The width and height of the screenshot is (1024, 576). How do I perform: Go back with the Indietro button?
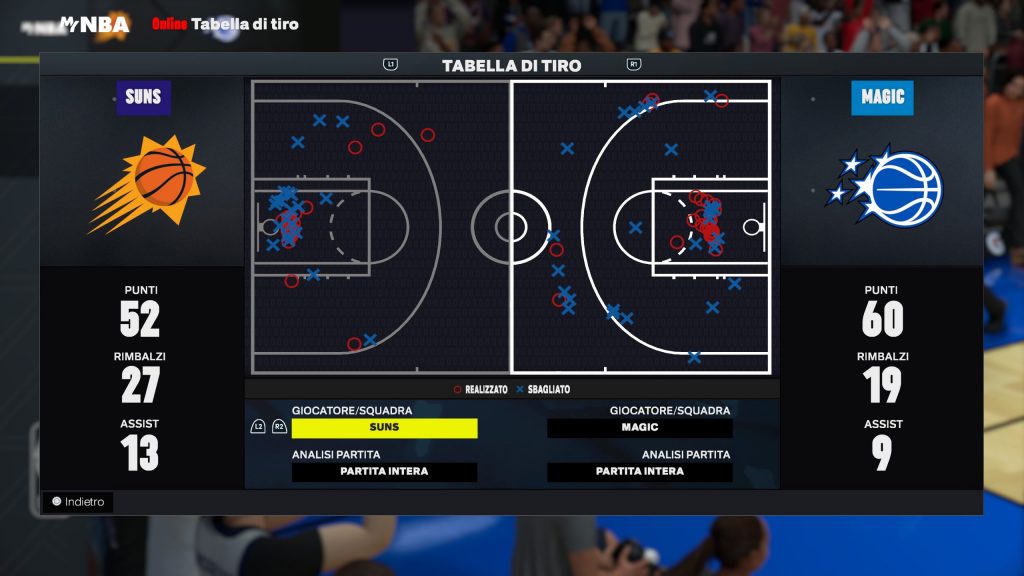(x=78, y=502)
